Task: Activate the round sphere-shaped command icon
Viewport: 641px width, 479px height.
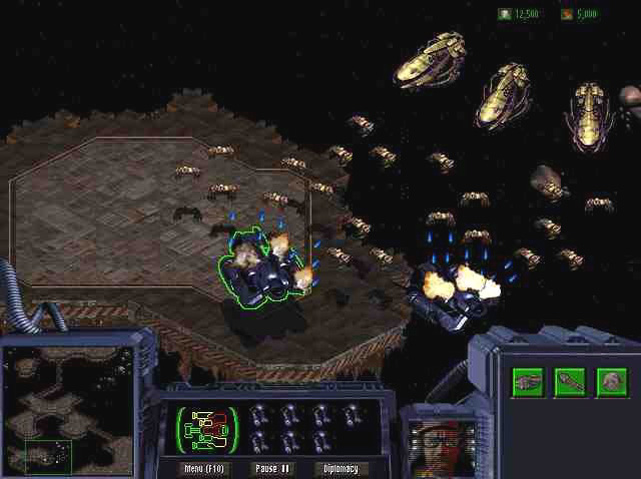Action: (x=612, y=382)
